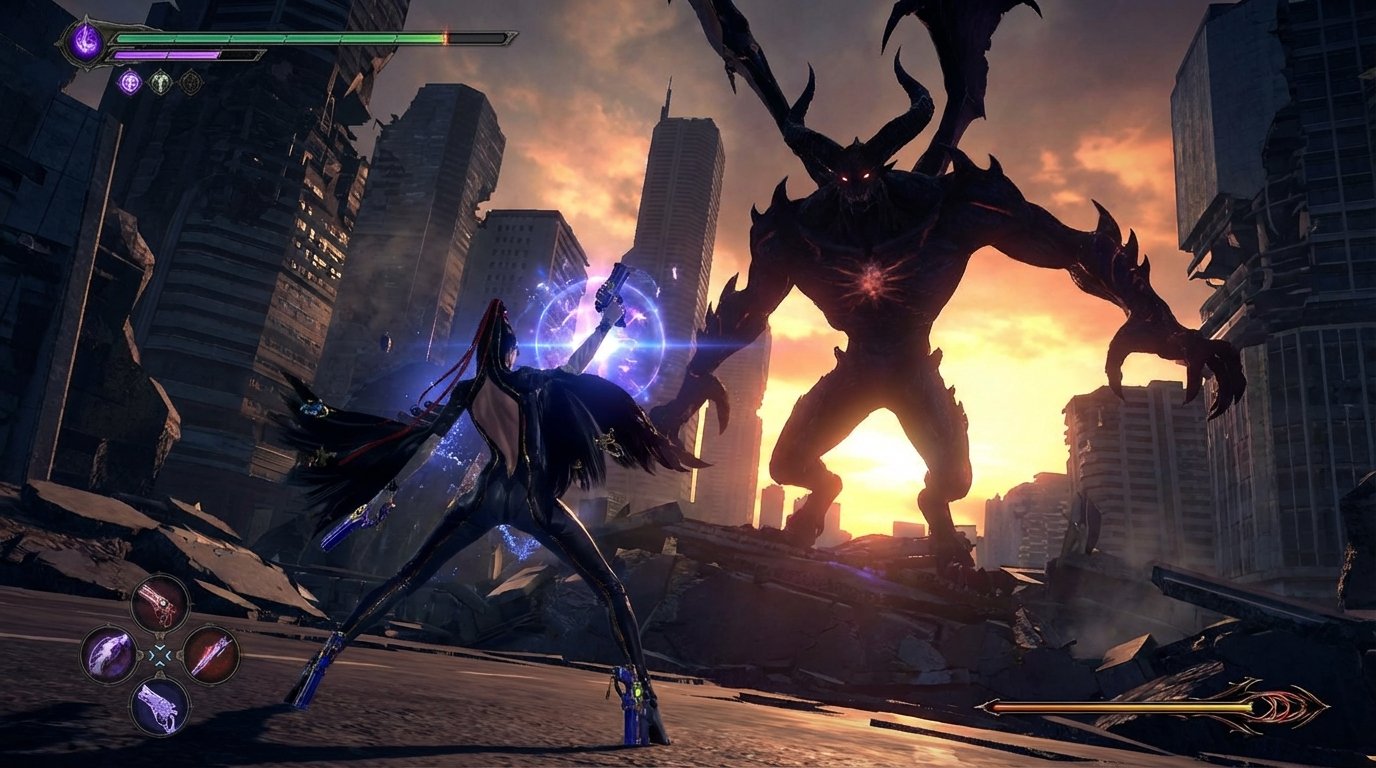This screenshot has height=768, width=1376.
Task: Select the red pistol weapon slot
Action: click(160, 603)
